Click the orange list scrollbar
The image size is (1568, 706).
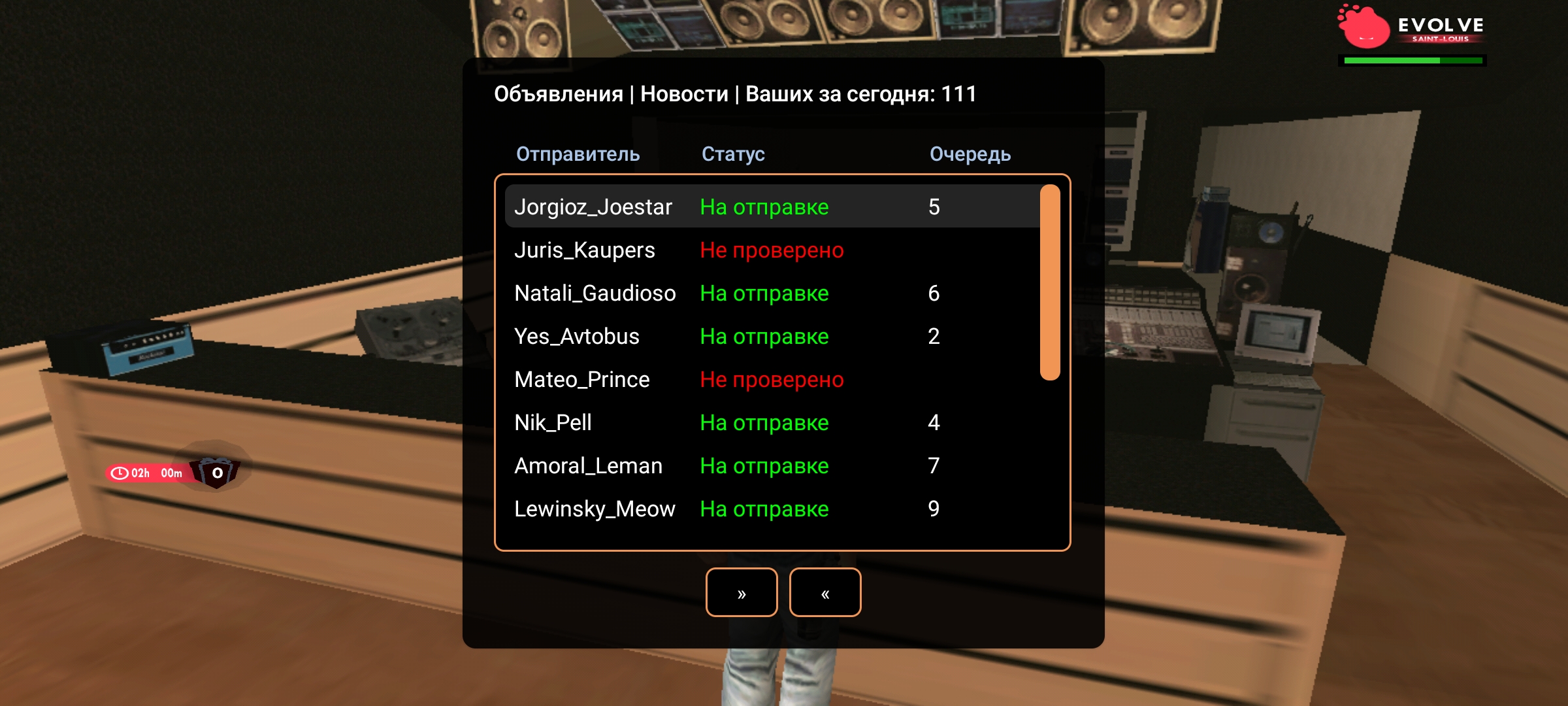point(1049,282)
